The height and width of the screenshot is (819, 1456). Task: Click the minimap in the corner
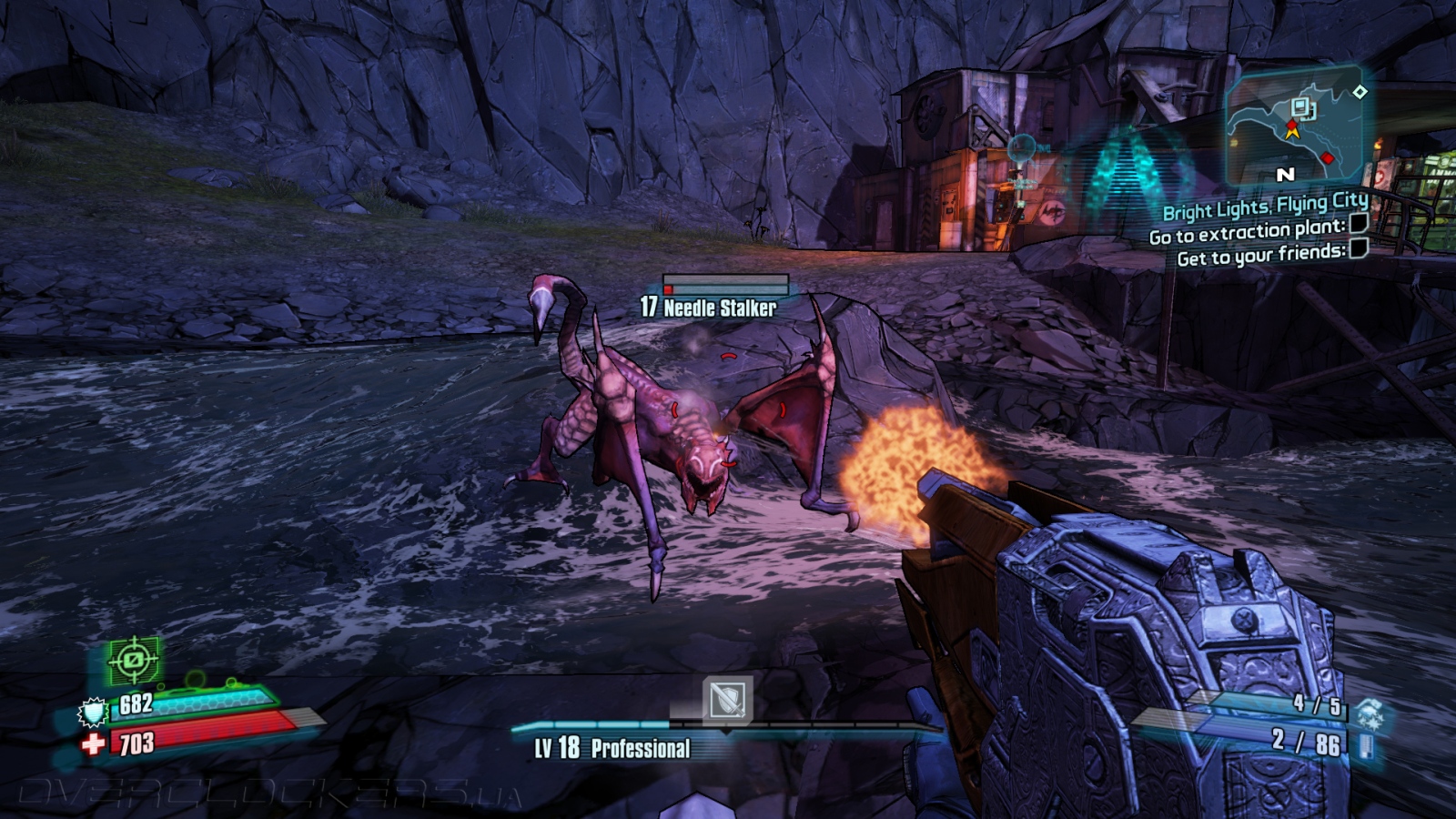(1296, 126)
